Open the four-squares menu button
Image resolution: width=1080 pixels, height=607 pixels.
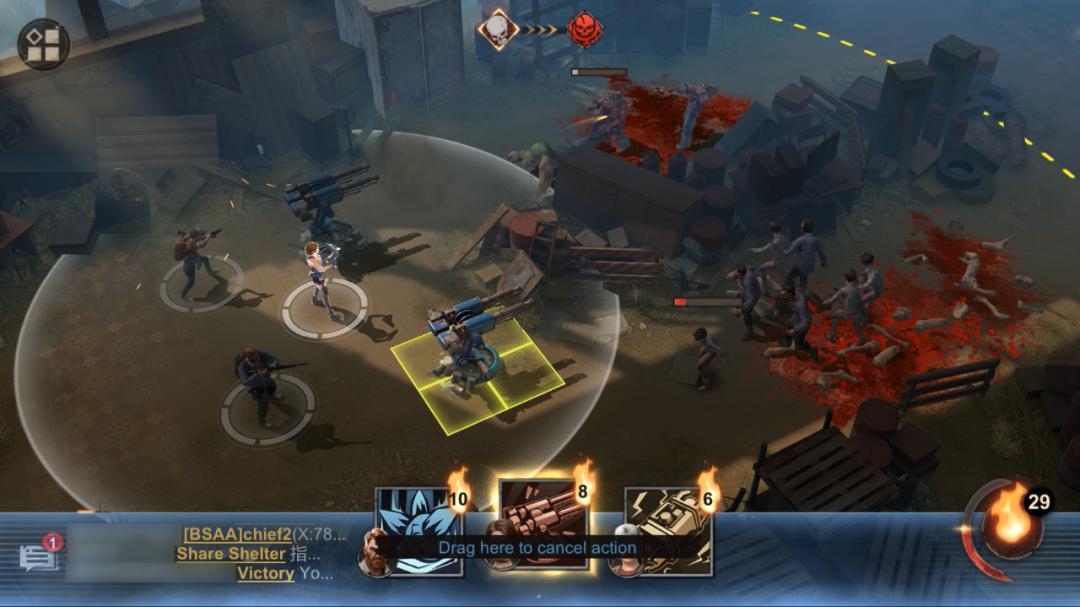(43, 45)
